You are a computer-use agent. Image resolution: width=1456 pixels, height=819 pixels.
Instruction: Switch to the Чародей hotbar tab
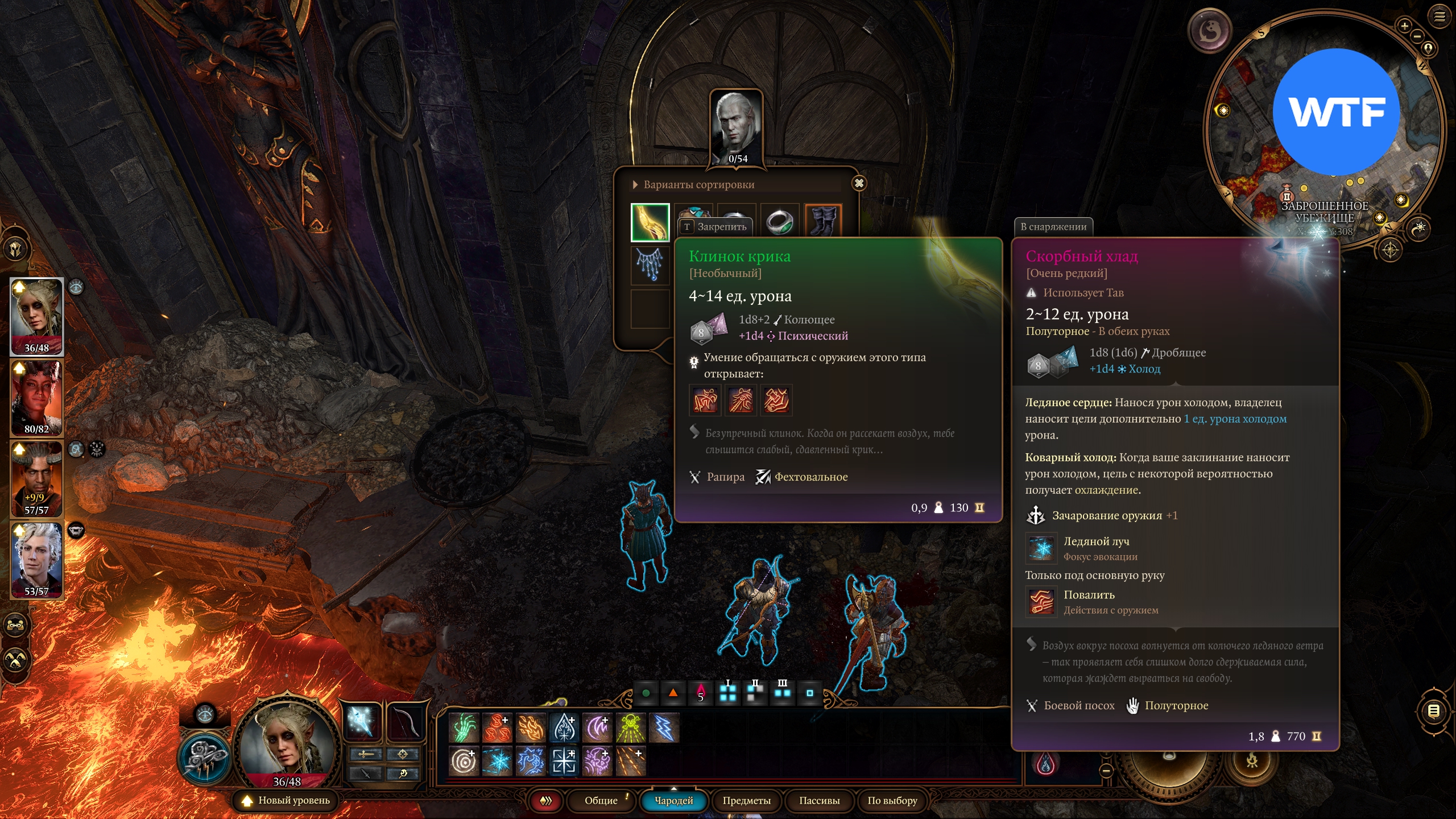coord(674,801)
